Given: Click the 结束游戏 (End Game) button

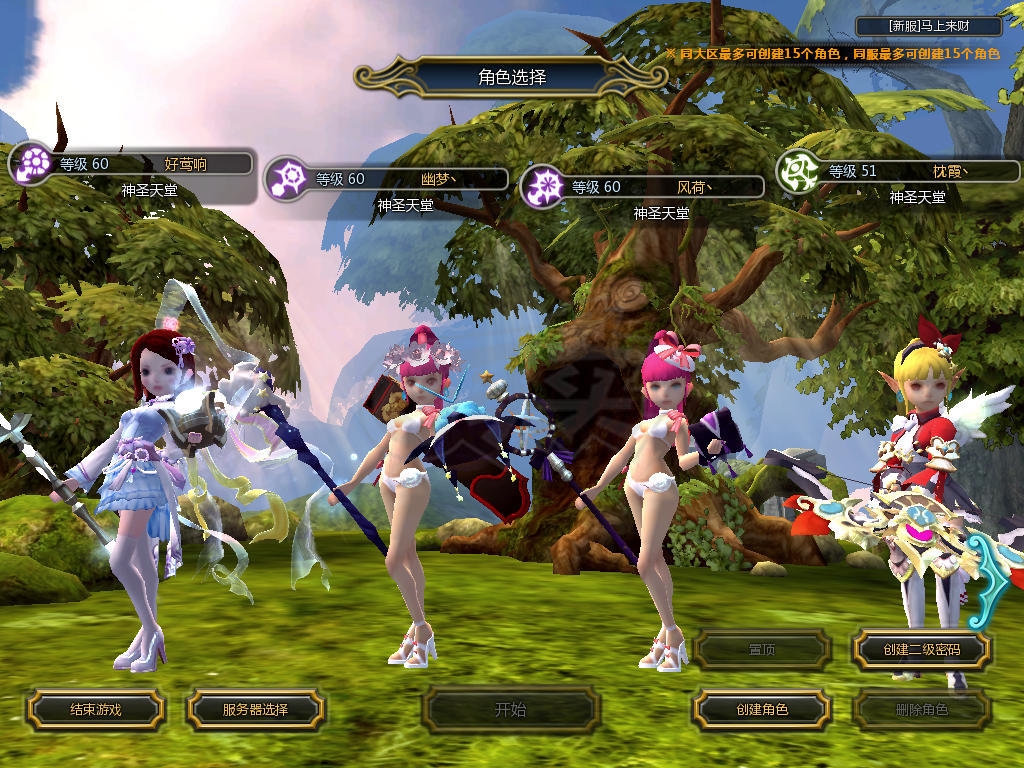Looking at the screenshot, I should click(95, 710).
